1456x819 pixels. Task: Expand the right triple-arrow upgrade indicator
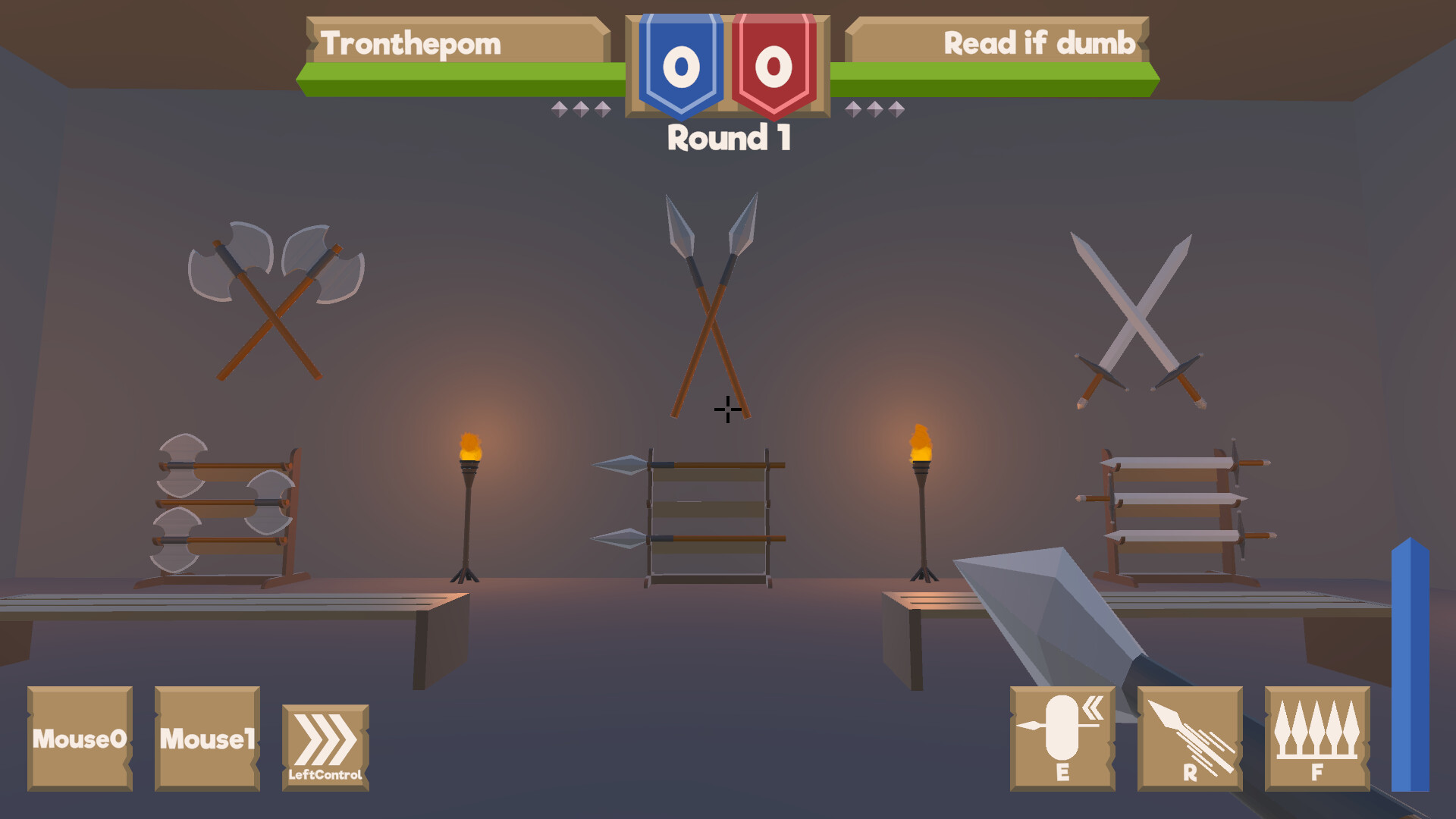[876, 108]
